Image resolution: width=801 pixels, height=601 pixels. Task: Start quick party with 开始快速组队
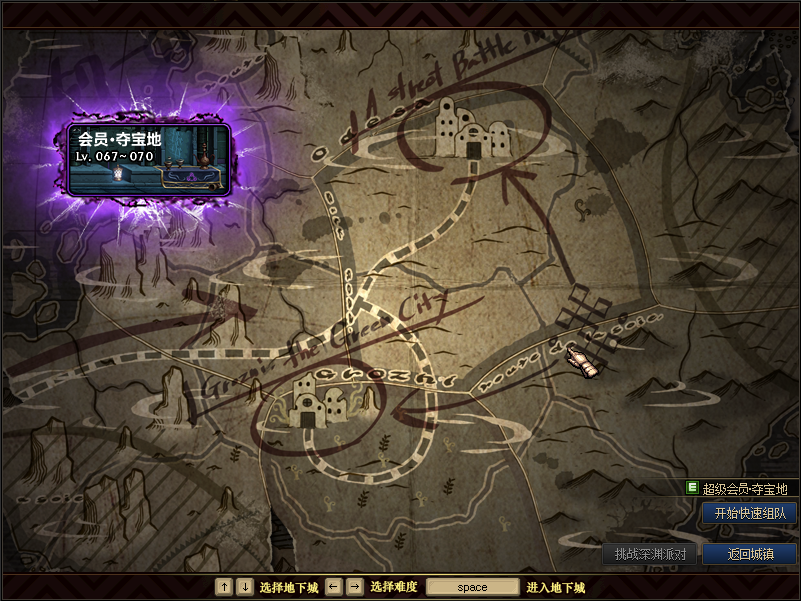click(x=749, y=514)
